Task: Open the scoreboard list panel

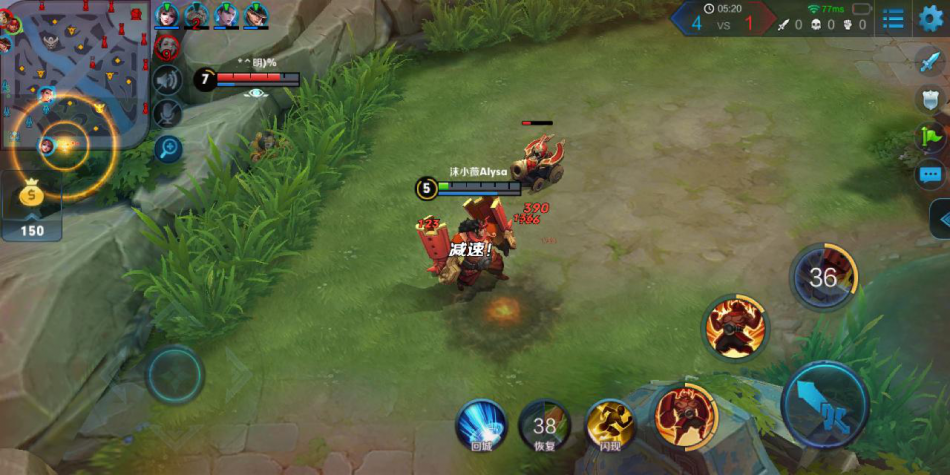Action: coord(894,19)
